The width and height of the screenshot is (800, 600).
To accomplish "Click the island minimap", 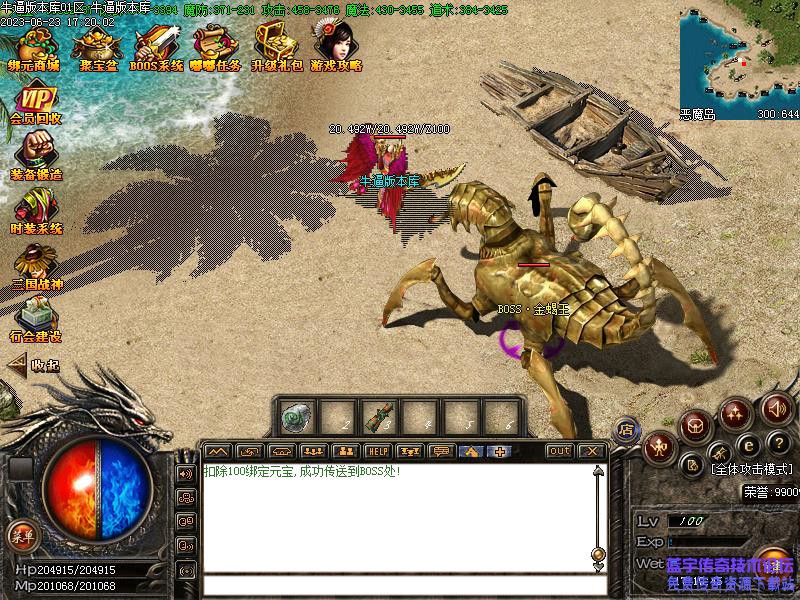I will point(738,58).
